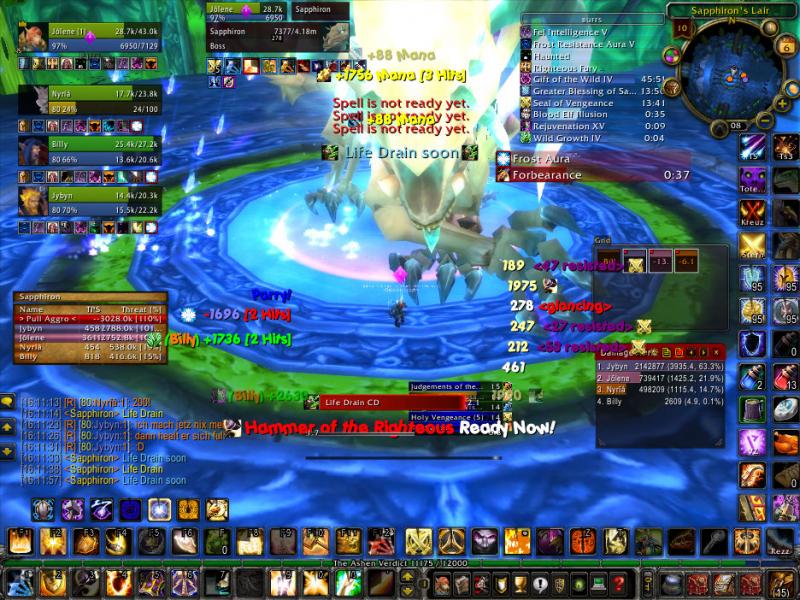Image resolution: width=800 pixels, height=600 pixels.
Task: Open the calendar button showing day 10
Action: 684,29
